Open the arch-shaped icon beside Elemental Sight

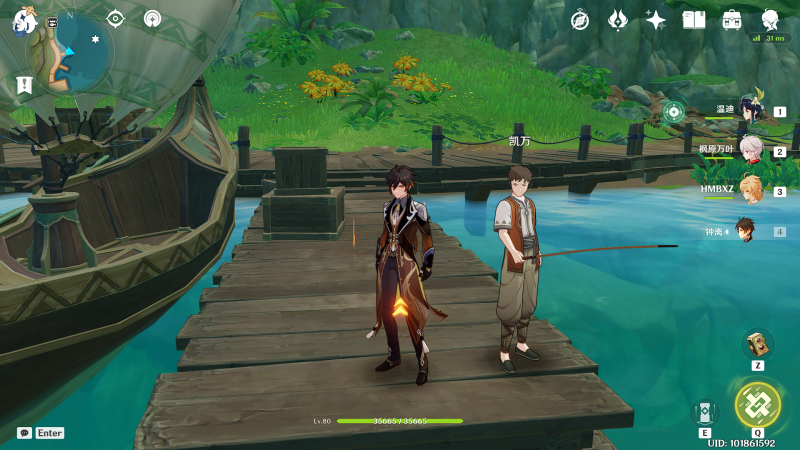coord(152,18)
